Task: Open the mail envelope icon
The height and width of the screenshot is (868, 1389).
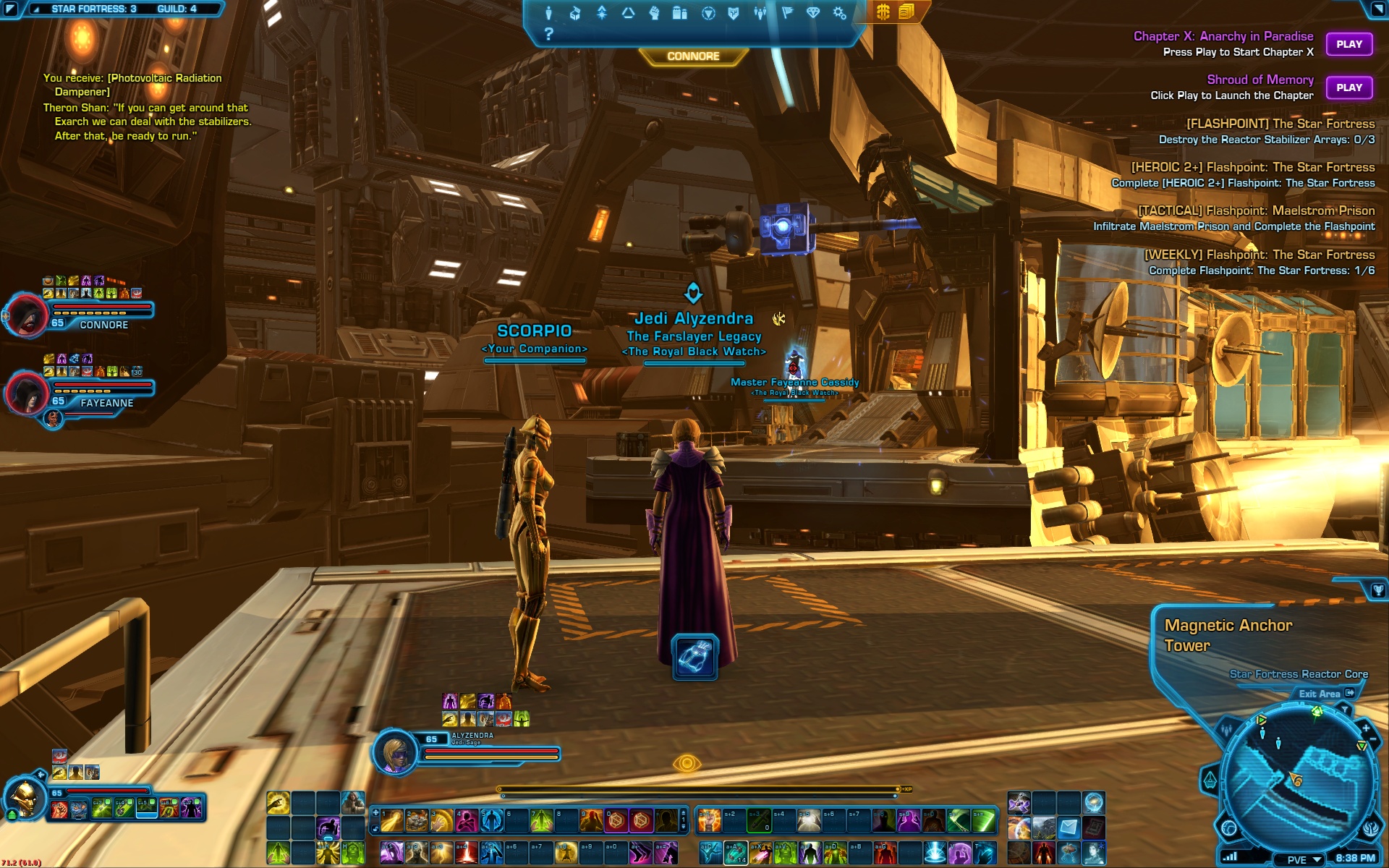Action: point(1069,827)
